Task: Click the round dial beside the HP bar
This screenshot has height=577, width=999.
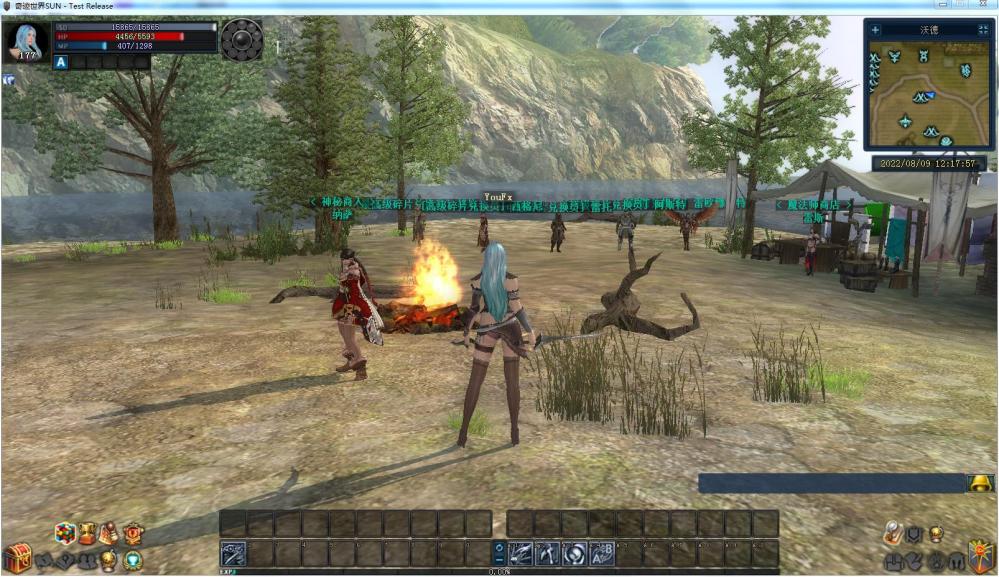Action: (x=242, y=40)
